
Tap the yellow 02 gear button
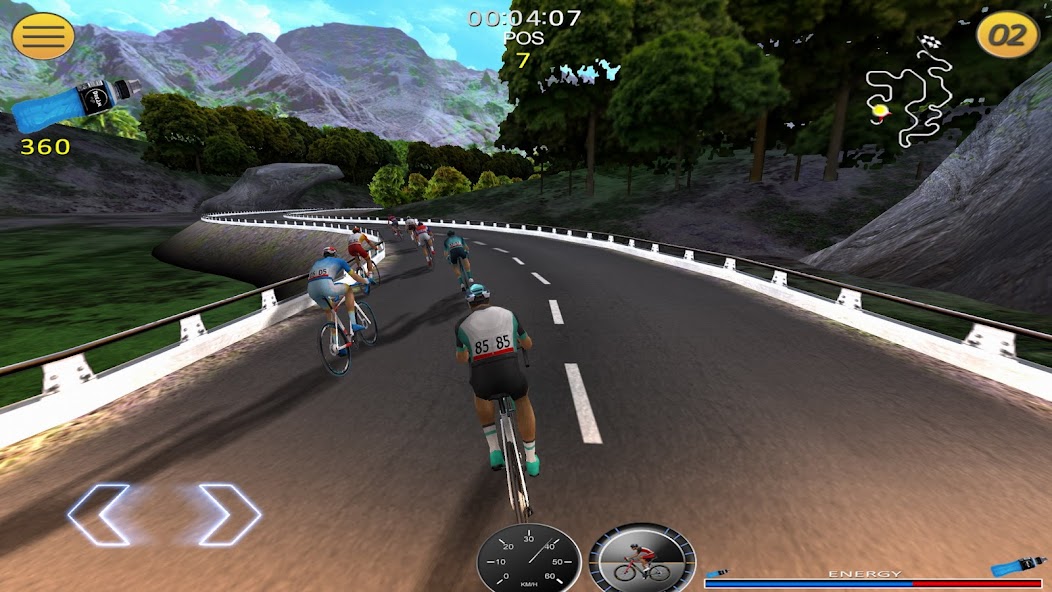click(1007, 36)
